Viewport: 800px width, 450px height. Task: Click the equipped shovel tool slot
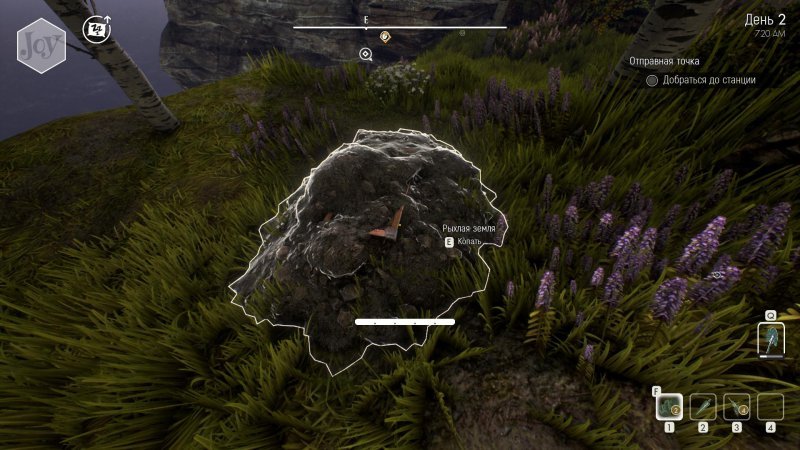pyautogui.click(x=771, y=339)
